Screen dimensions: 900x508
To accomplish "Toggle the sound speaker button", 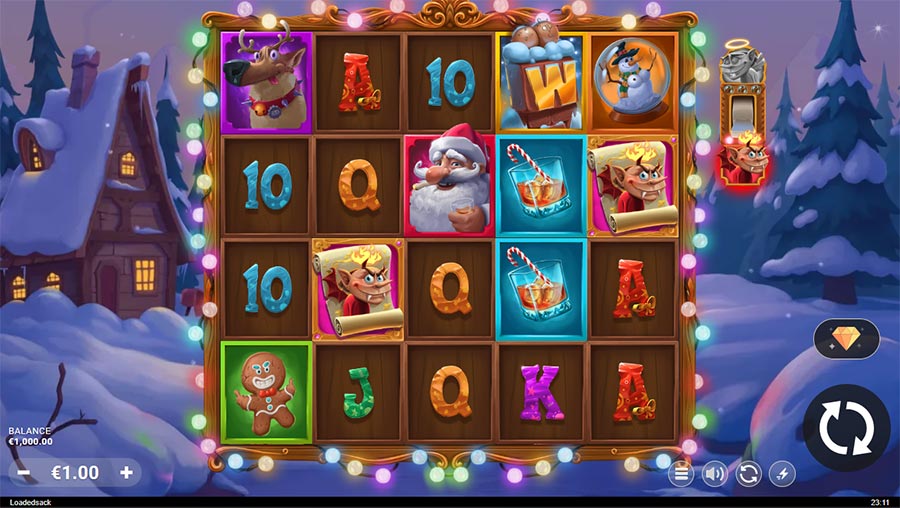I will tap(714, 474).
